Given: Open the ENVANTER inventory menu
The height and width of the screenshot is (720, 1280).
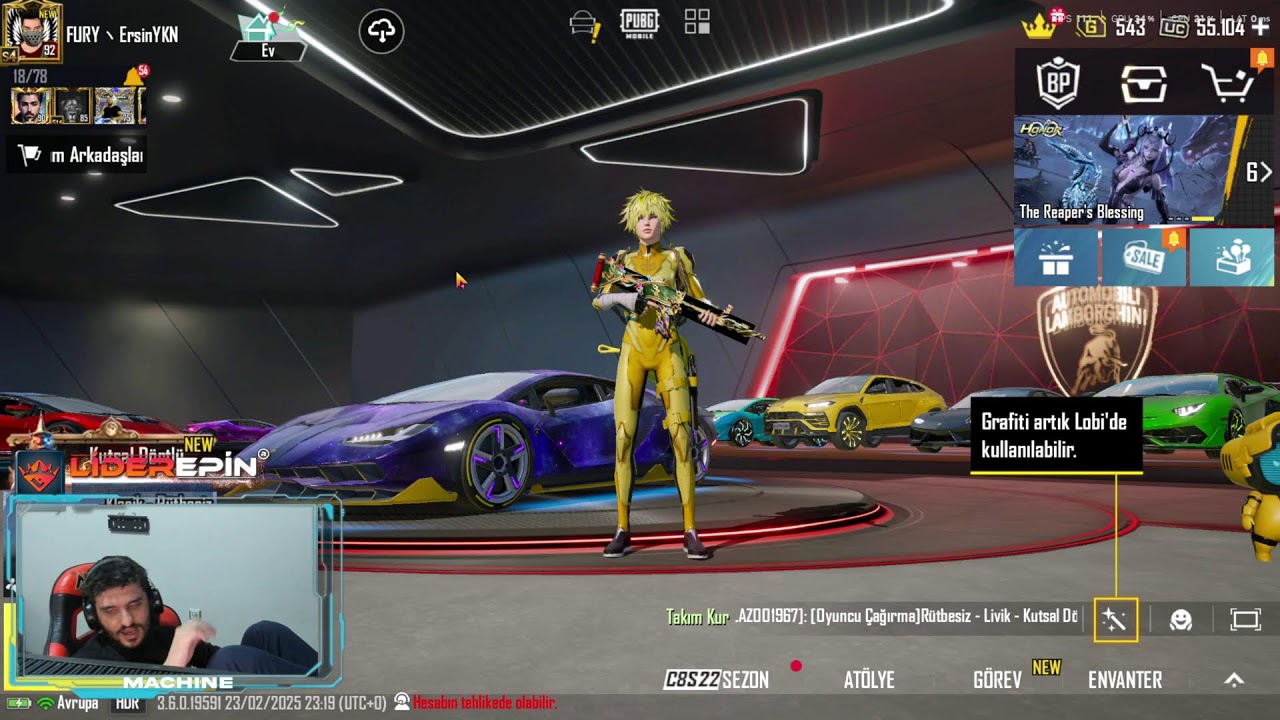Looking at the screenshot, I should (x=1125, y=680).
